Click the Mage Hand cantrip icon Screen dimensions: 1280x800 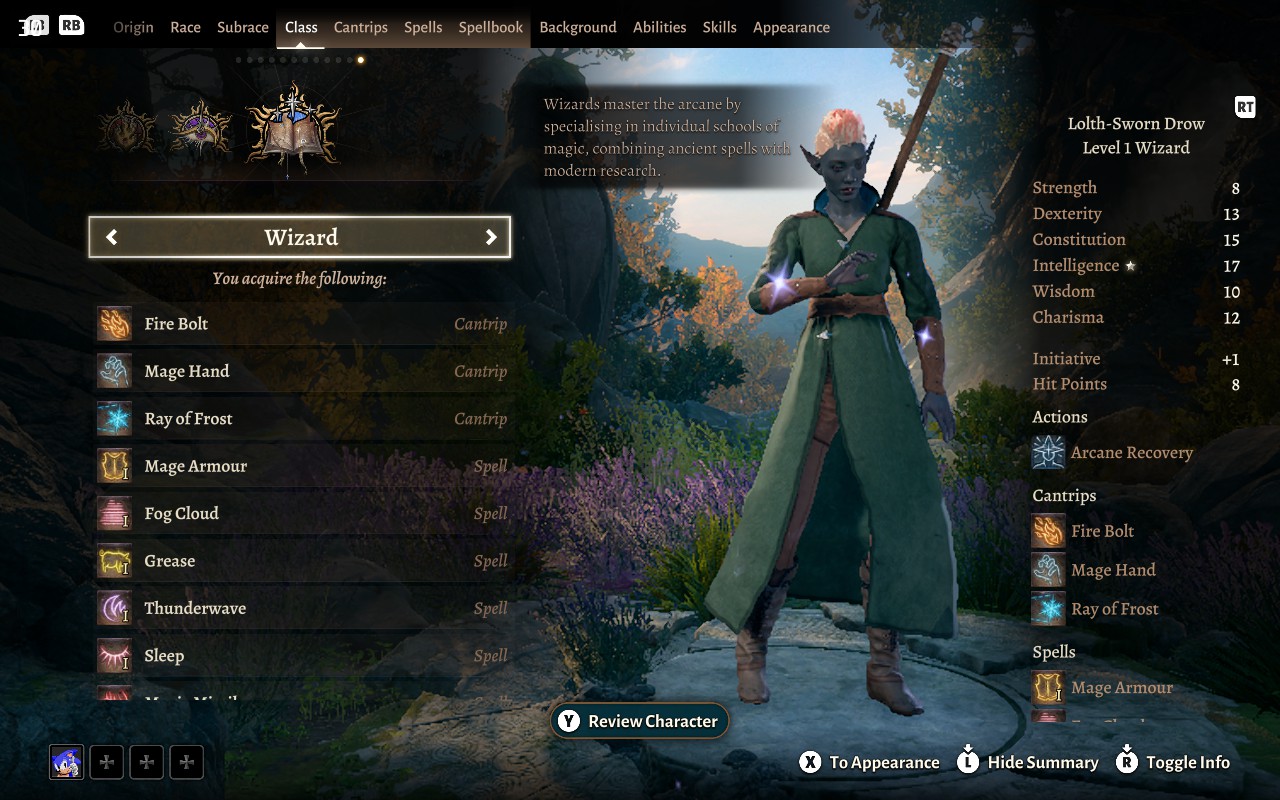(114, 371)
